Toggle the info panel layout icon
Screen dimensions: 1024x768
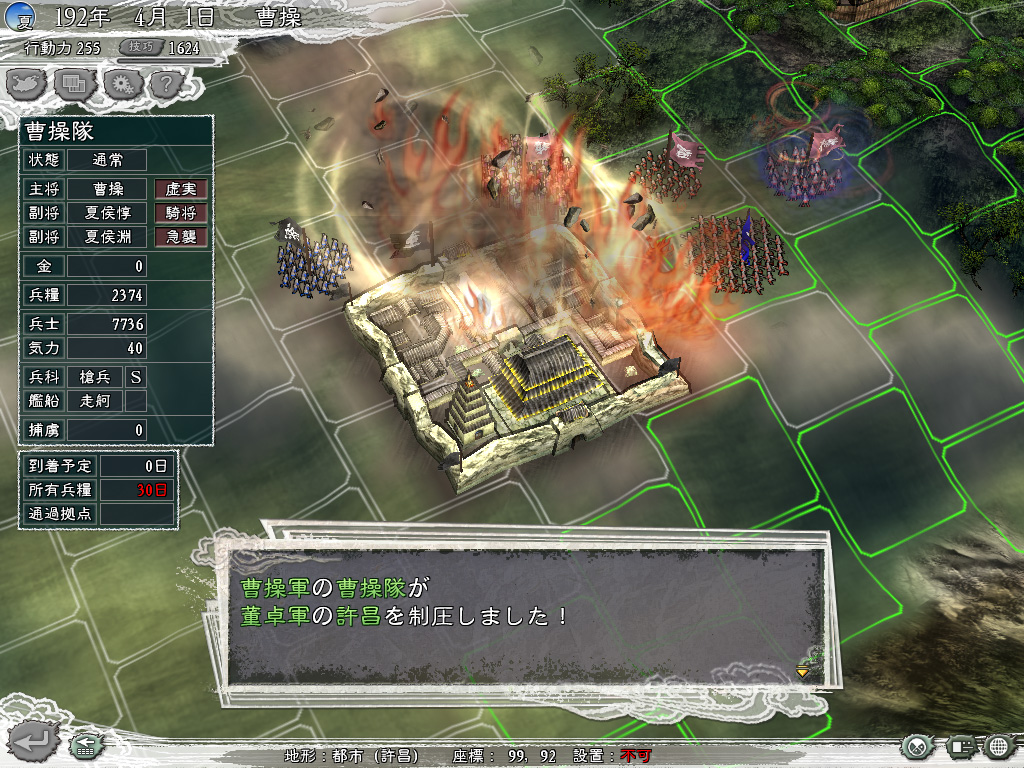(x=960, y=746)
